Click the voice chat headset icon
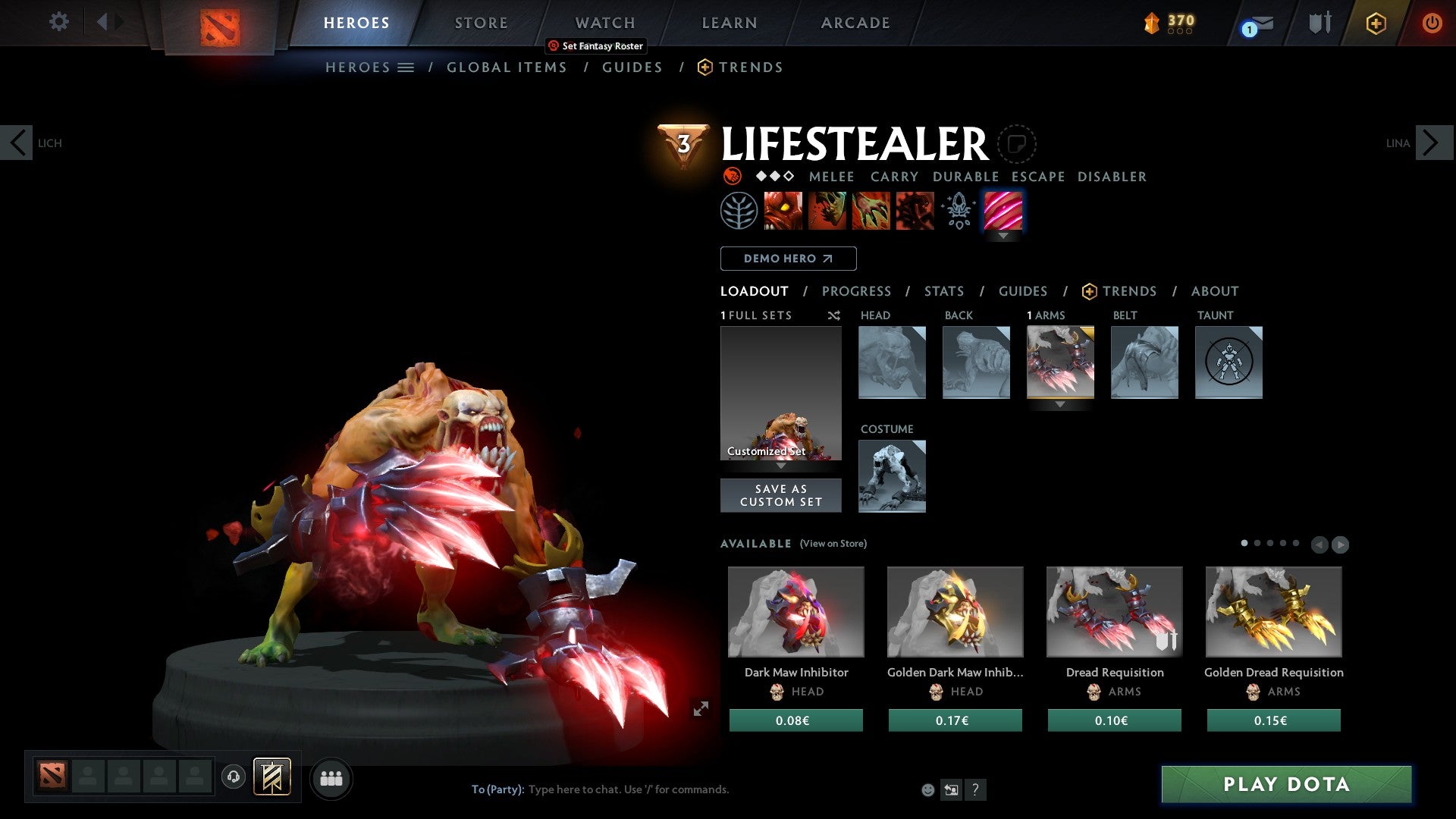The height and width of the screenshot is (819, 1456). 234,777
